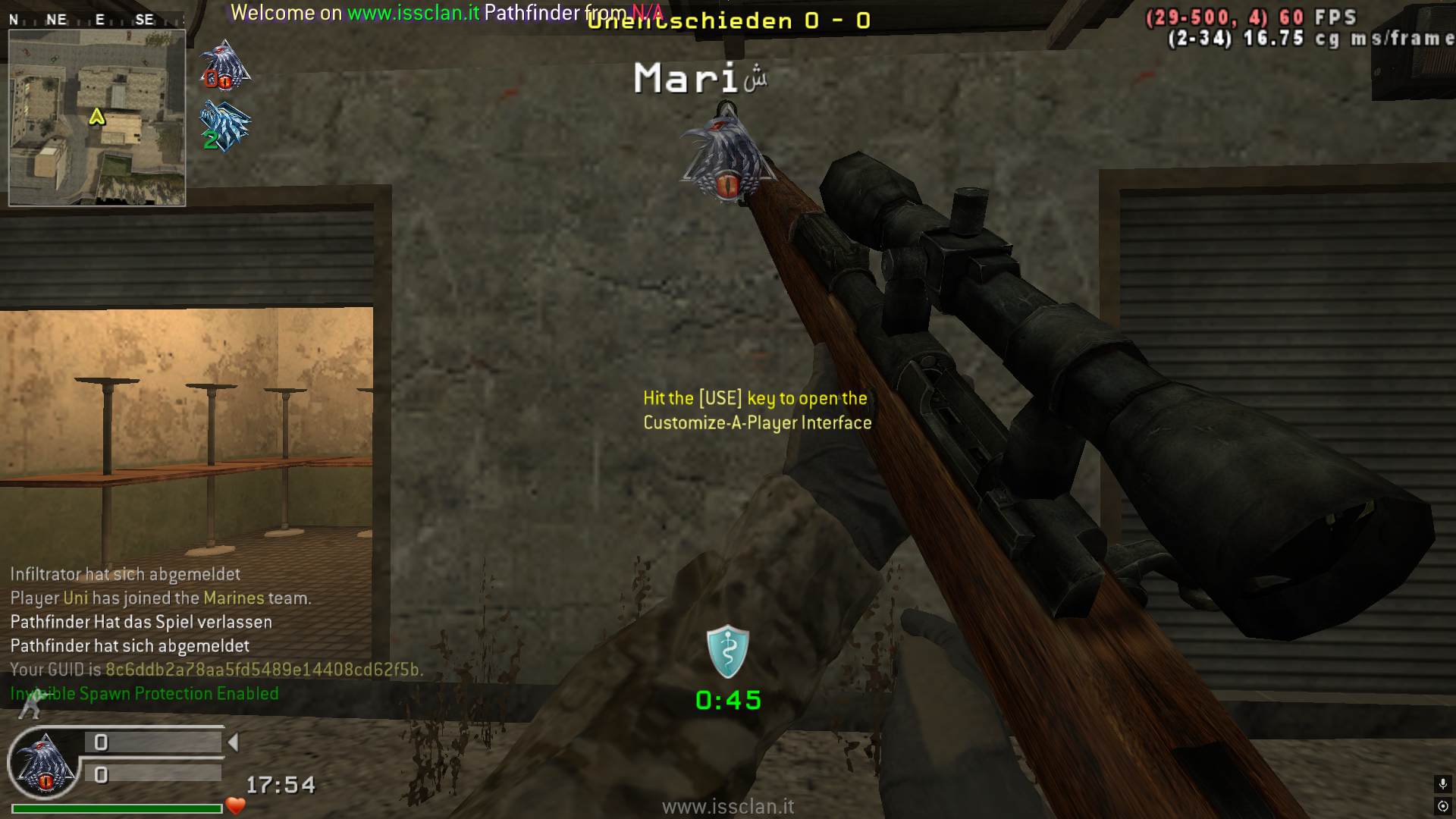Click the circular record overlay icon
This screenshot has height=819, width=1456.
click(1442, 805)
